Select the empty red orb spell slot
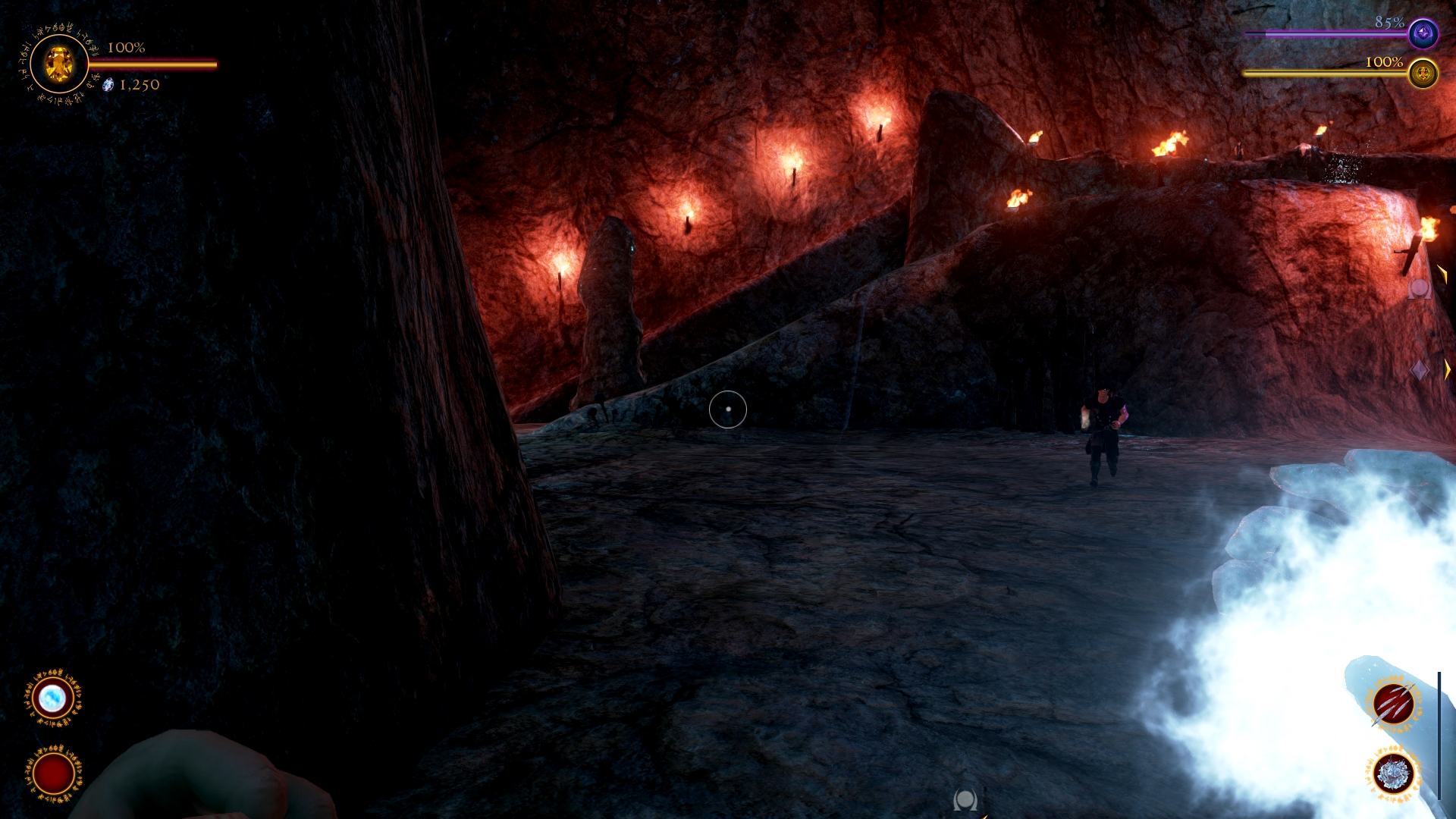Screen dimensions: 1456x819 pos(53,773)
